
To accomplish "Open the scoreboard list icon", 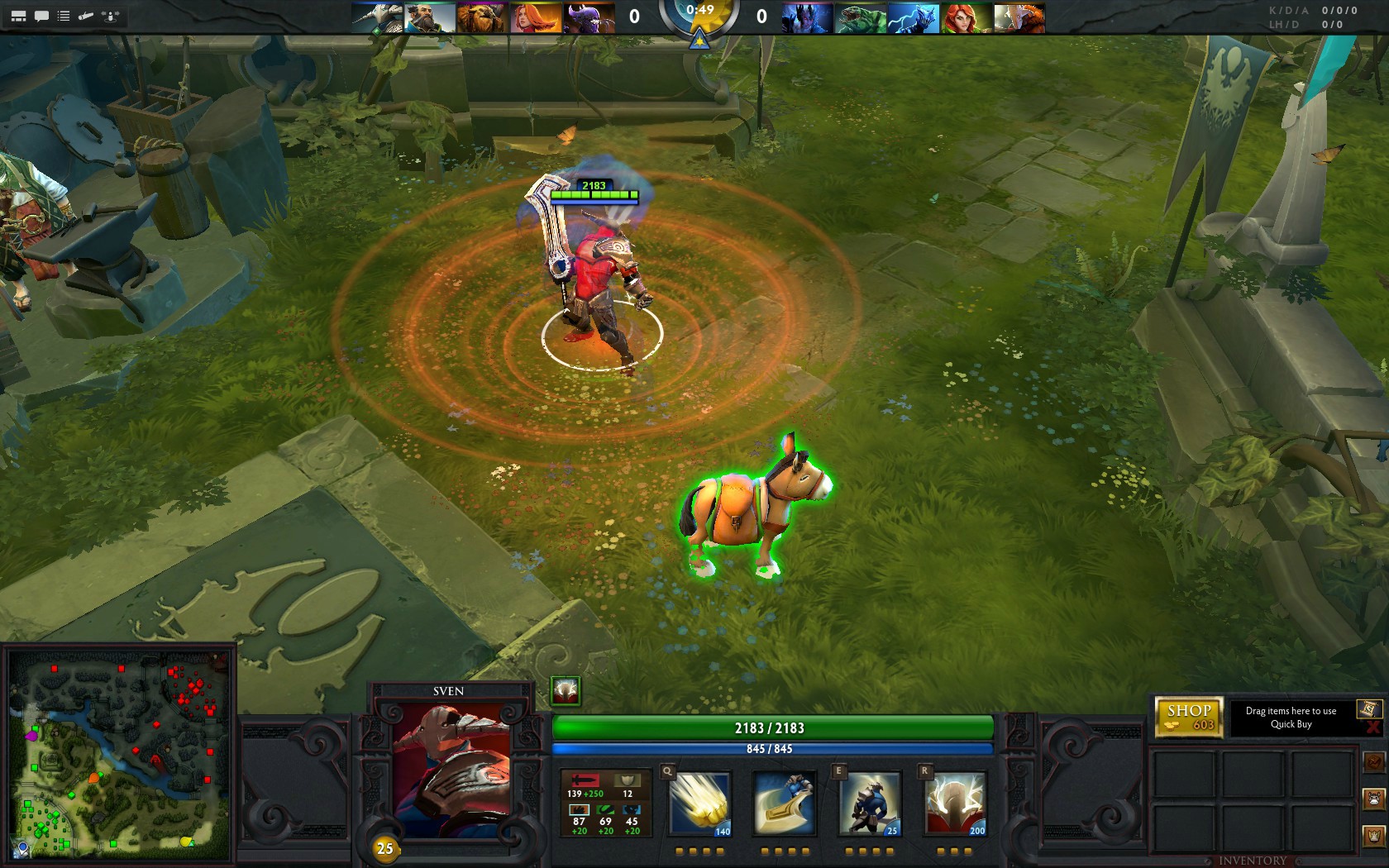I will tap(64, 16).
